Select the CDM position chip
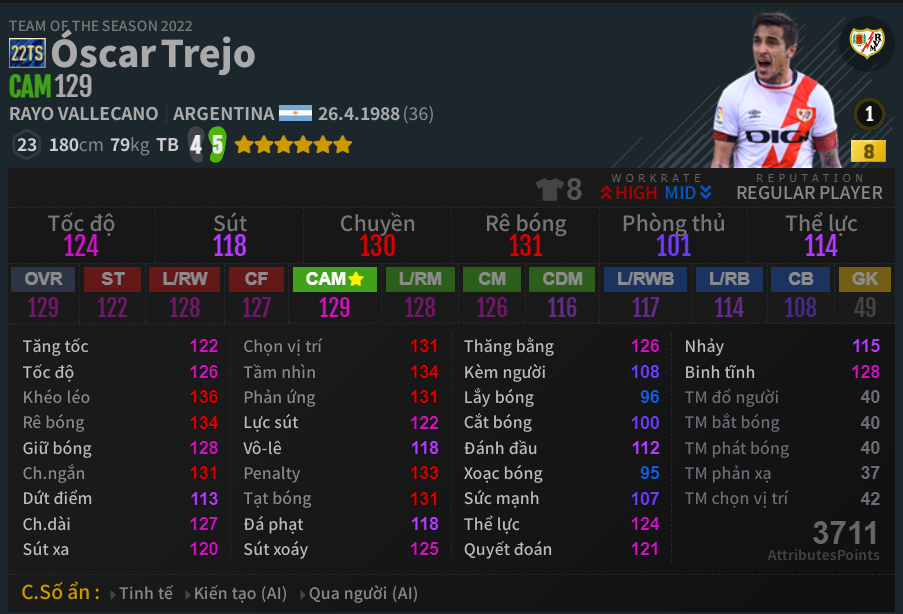The width and height of the screenshot is (903, 614). (562, 279)
